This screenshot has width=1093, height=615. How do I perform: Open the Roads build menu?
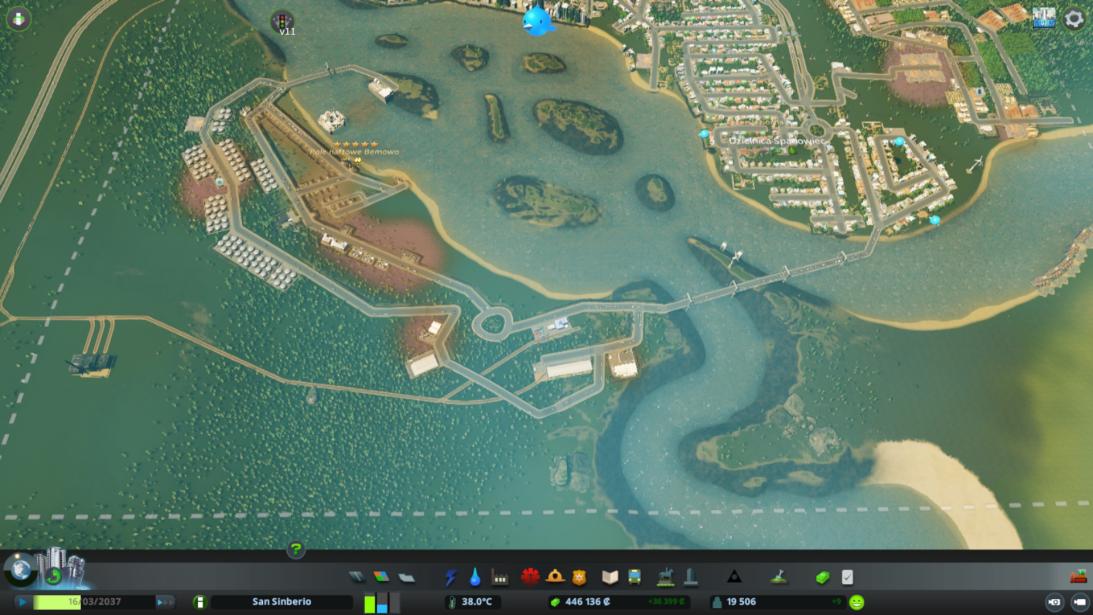357,577
